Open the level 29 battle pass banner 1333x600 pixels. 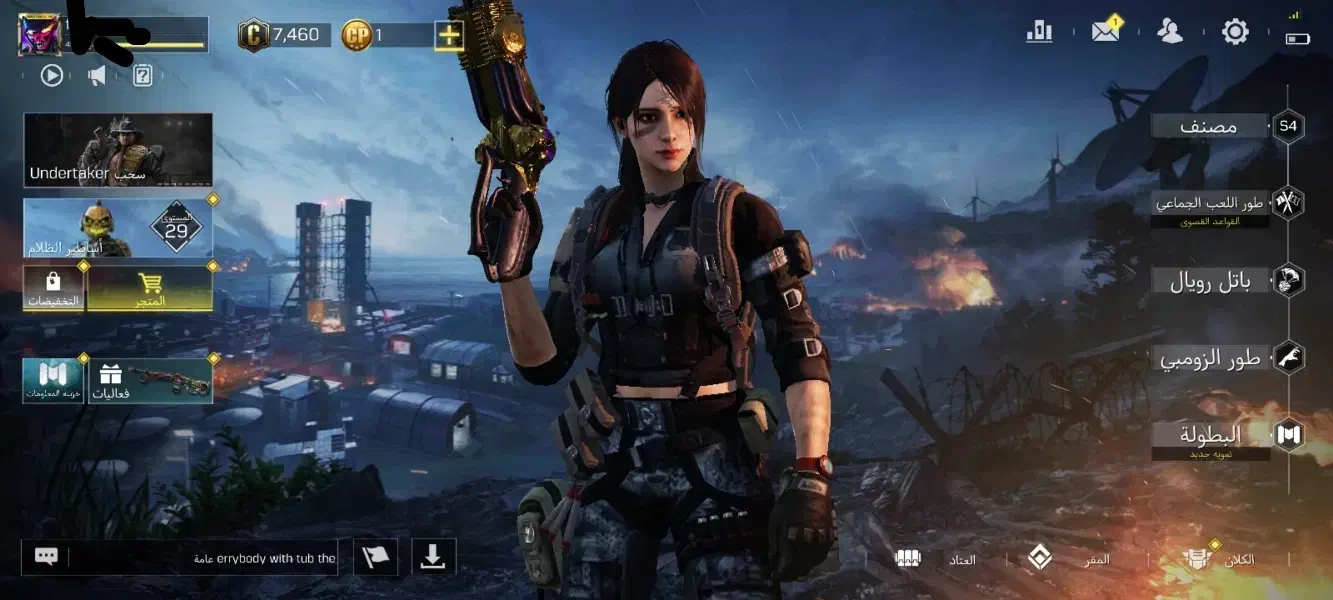[118, 228]
